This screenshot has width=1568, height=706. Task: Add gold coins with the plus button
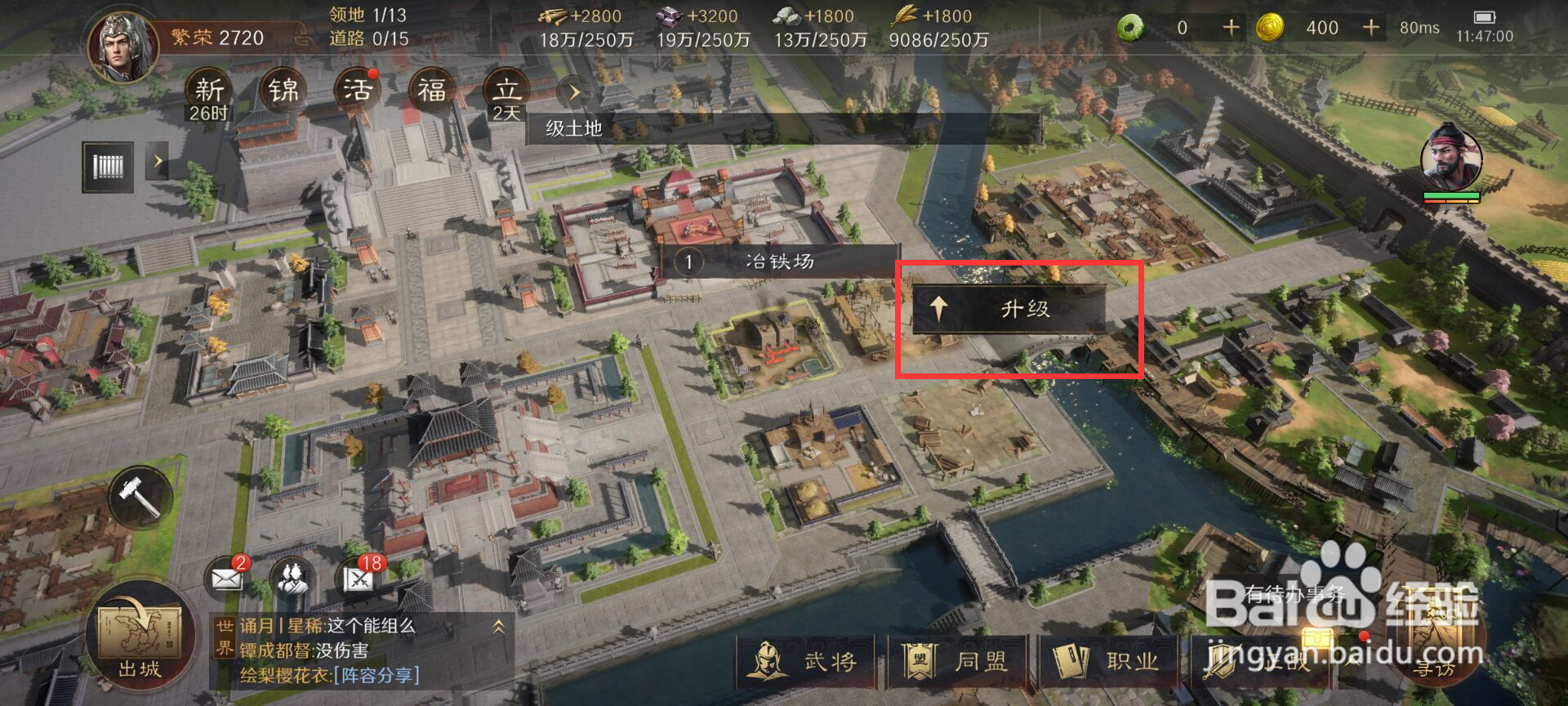pos(1371,28)
